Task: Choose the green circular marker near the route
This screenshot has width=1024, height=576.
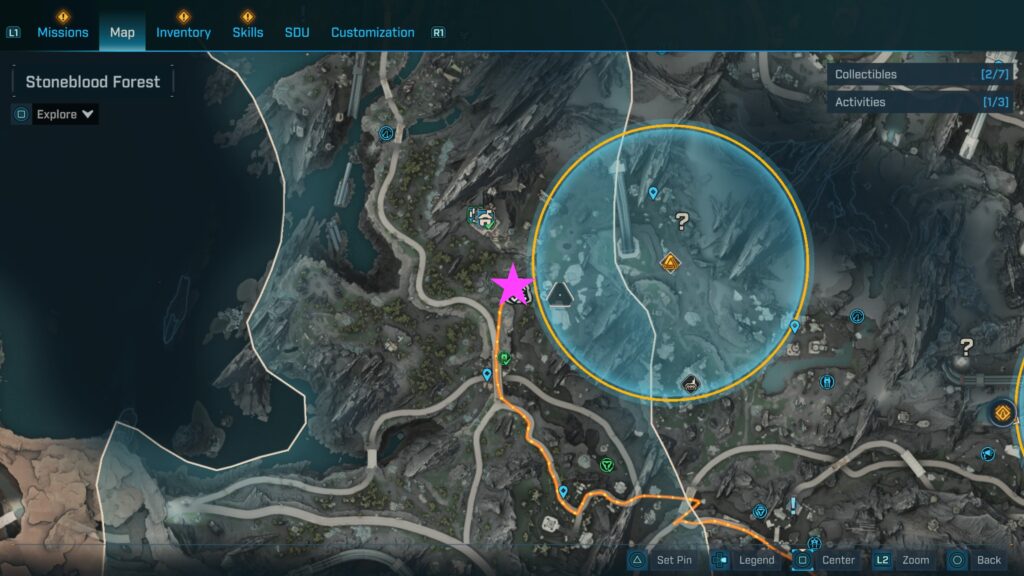Action: [606, 464]
